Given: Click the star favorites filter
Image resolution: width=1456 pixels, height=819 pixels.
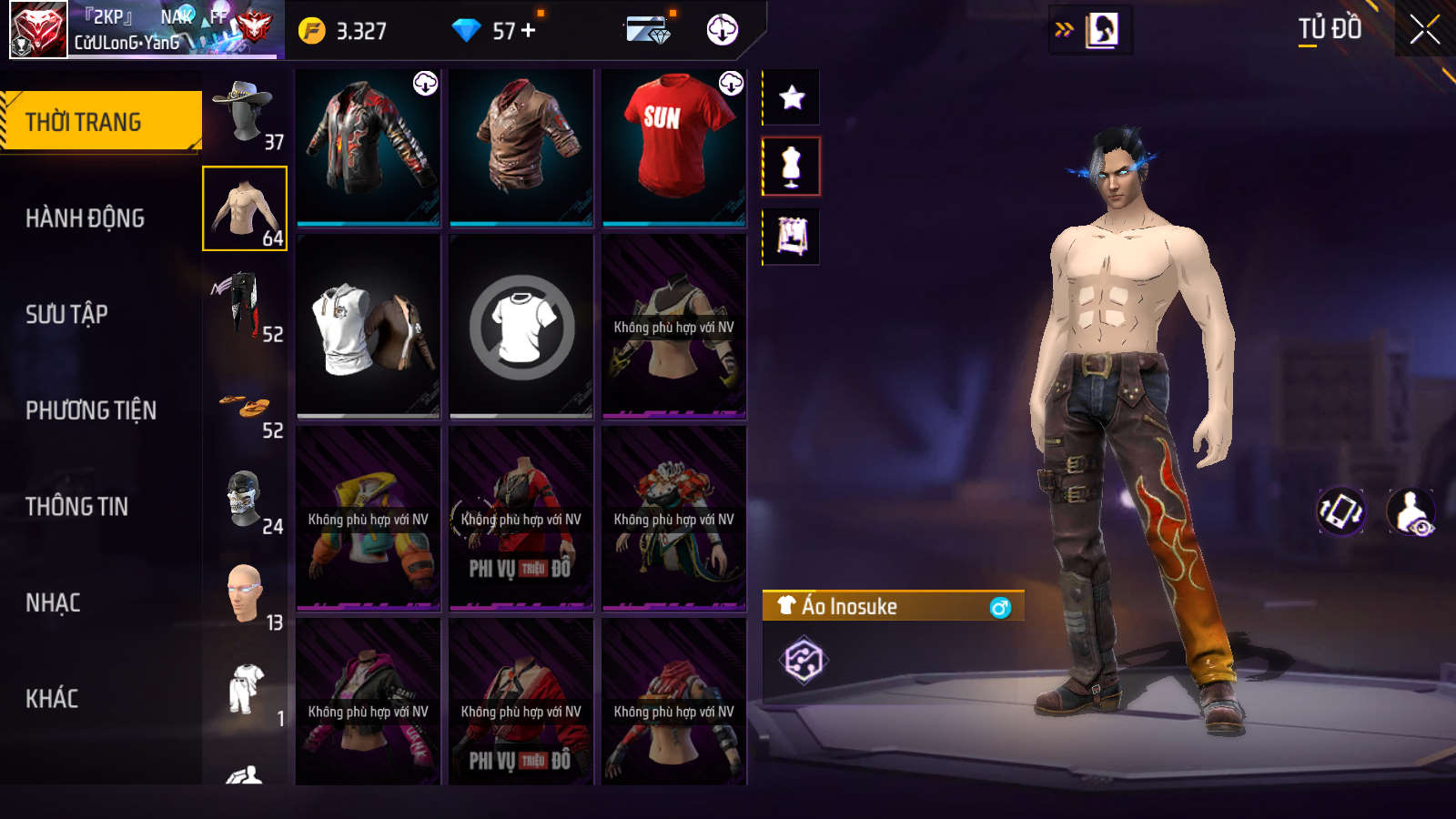Looking at the screenshot, I should tap(791, 97).
